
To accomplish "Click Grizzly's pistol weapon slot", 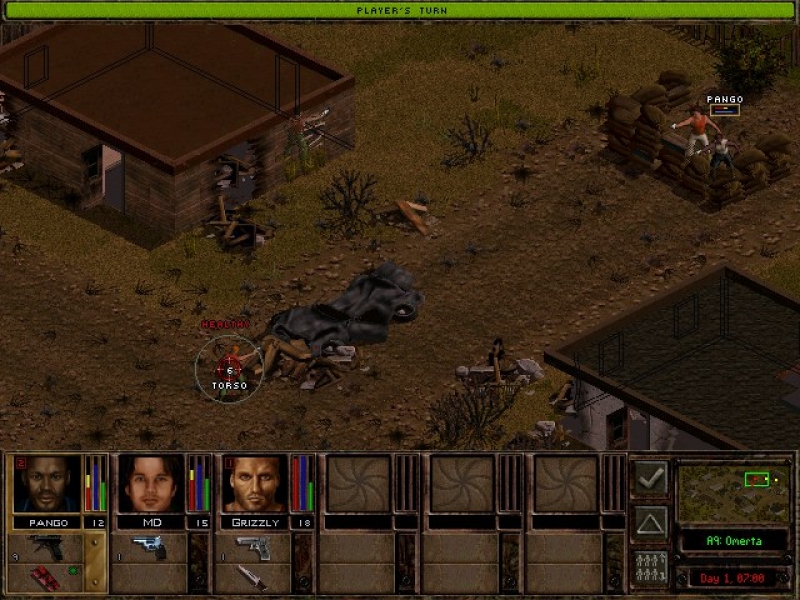I will (253, 546).
